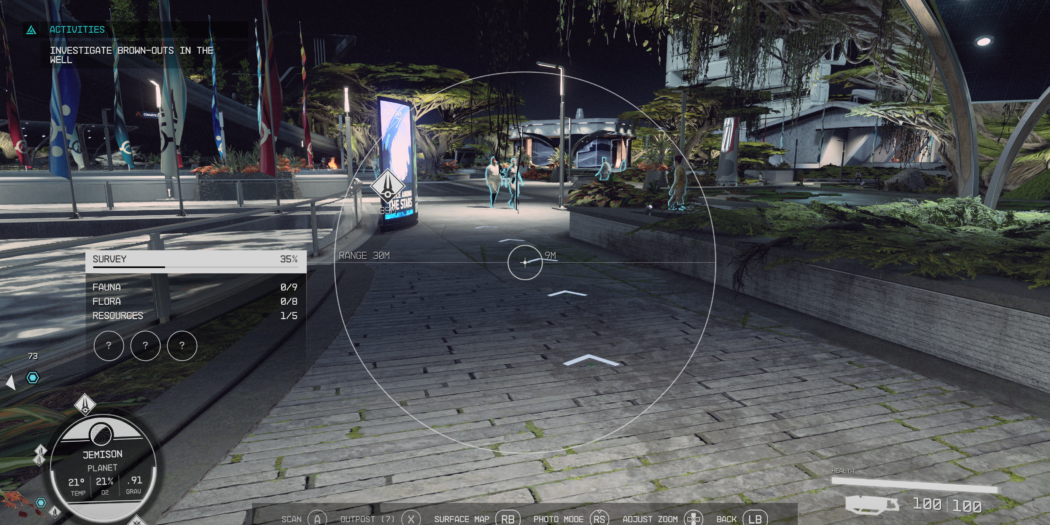
Task: Open the Activities quest tracker
Action: pos(77,30)
